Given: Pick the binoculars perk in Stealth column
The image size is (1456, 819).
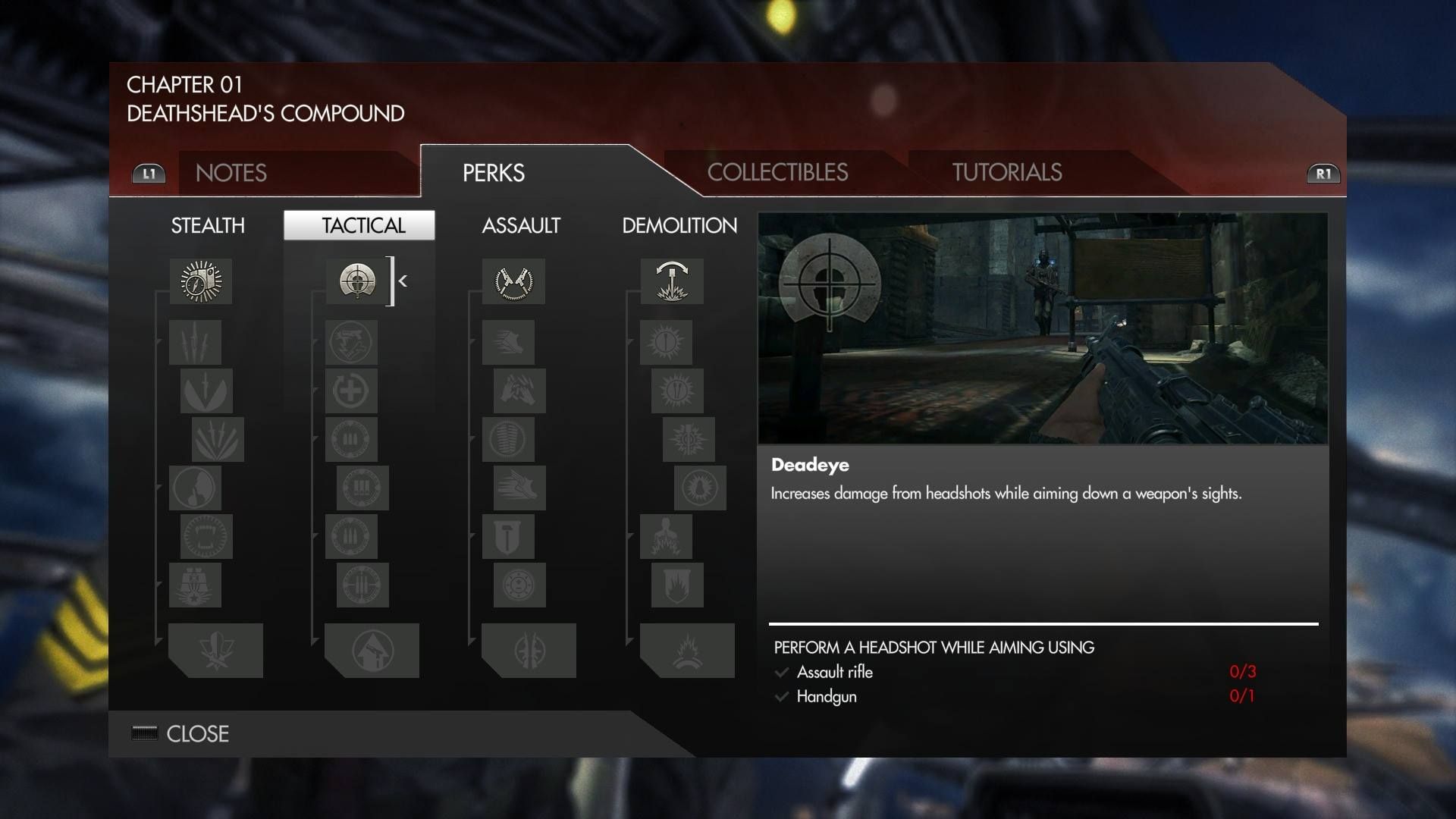Looking at the screenshot, I should pos(195,585).
